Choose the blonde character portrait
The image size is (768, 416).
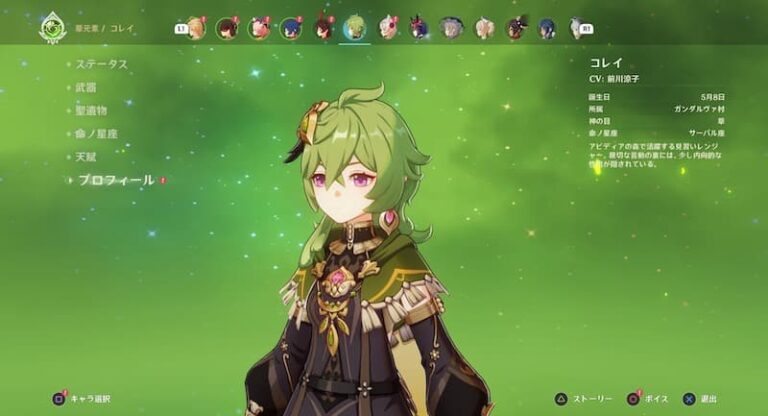pyautogui.click(x=196, y=28)
